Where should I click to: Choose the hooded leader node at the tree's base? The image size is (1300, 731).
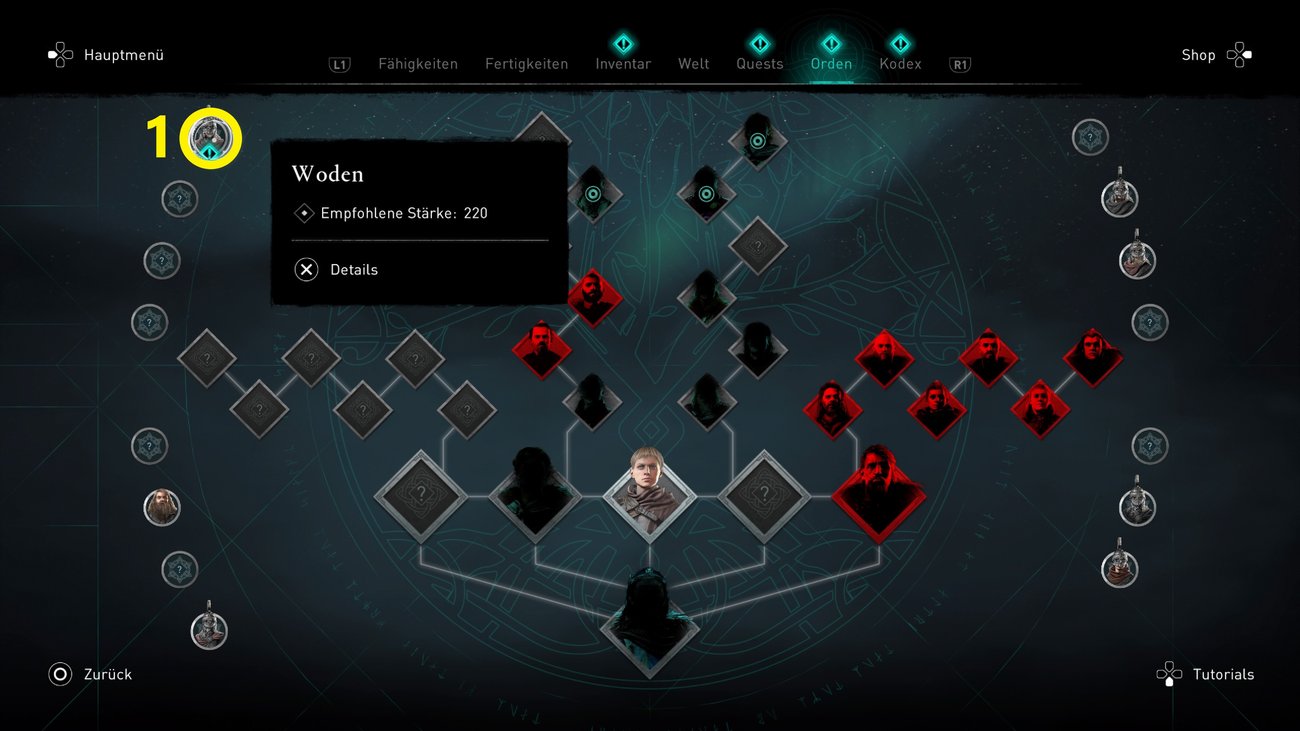tap(649, 620)
